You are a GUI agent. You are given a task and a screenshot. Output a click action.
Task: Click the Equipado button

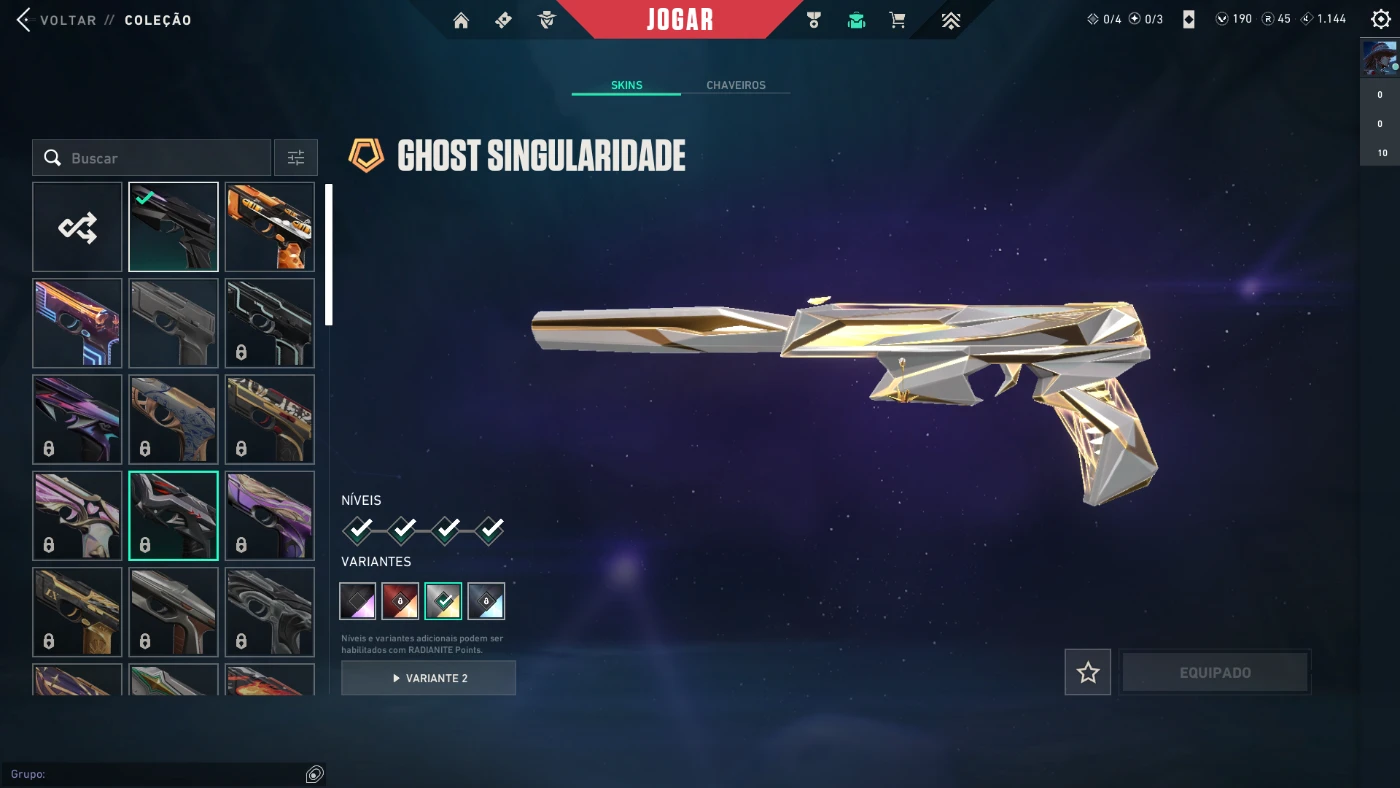[x=1215, y=673]
